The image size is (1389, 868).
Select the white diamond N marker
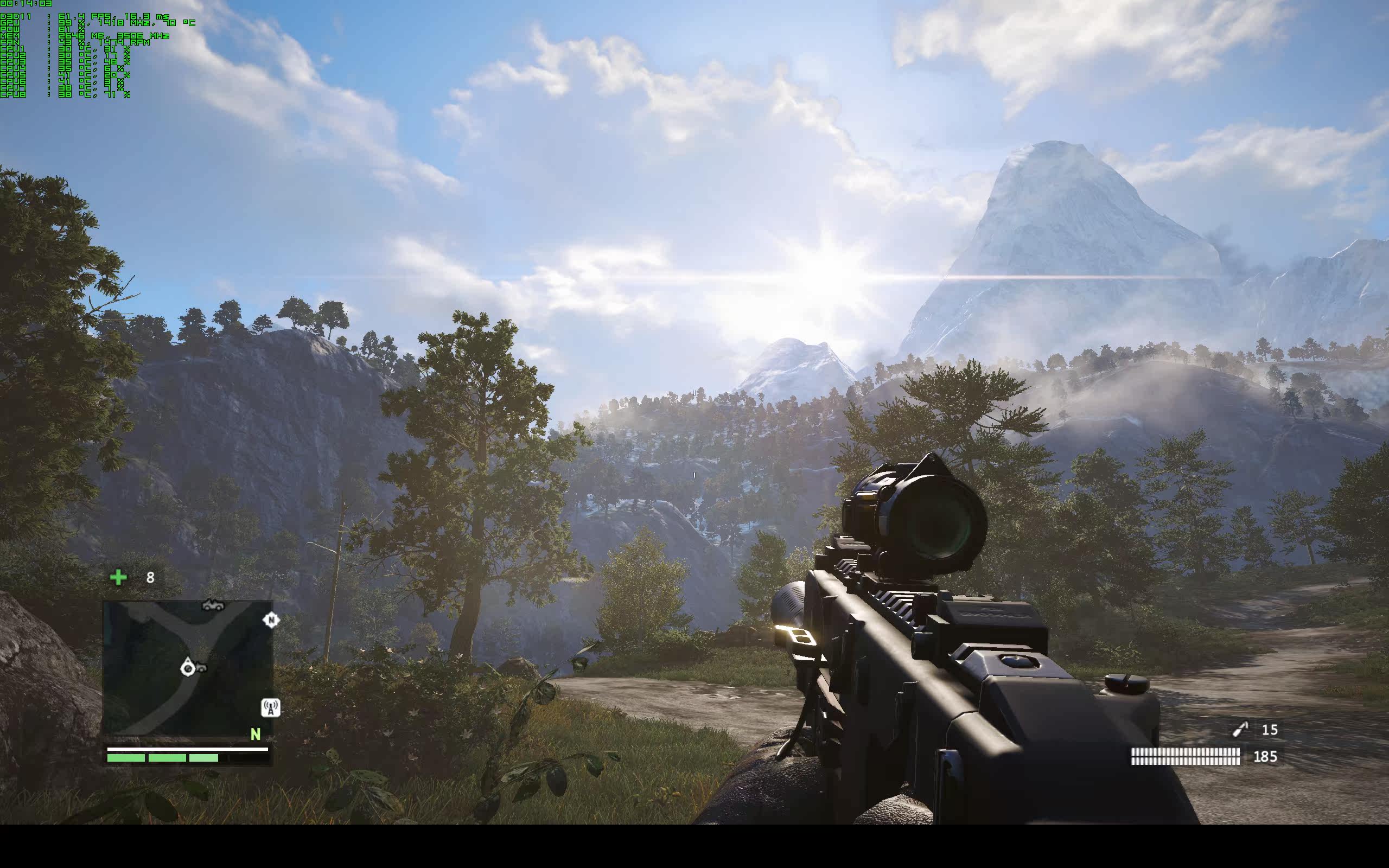(271, 620)
